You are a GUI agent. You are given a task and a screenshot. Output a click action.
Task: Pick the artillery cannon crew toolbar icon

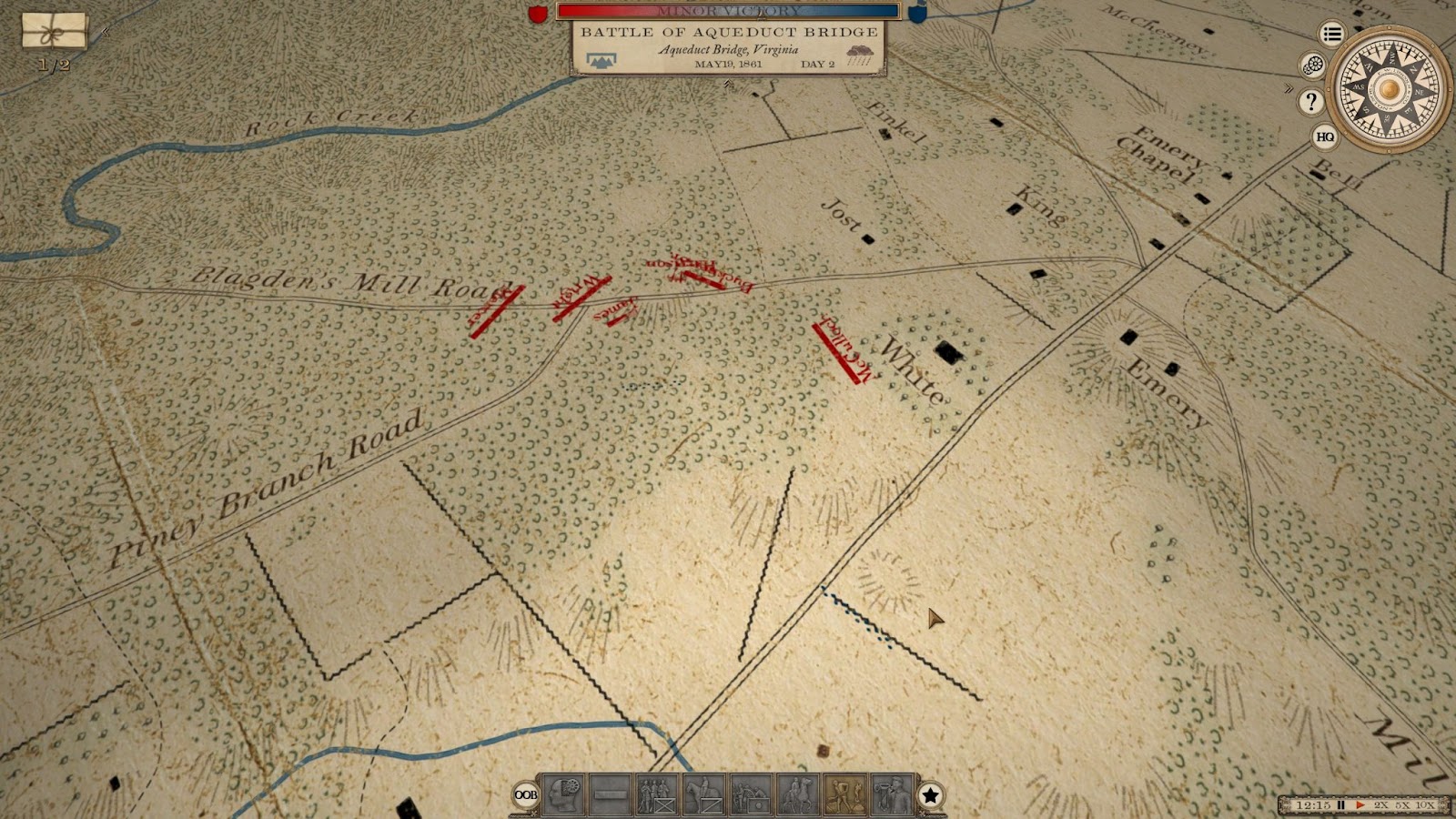[x=751, y=794]
